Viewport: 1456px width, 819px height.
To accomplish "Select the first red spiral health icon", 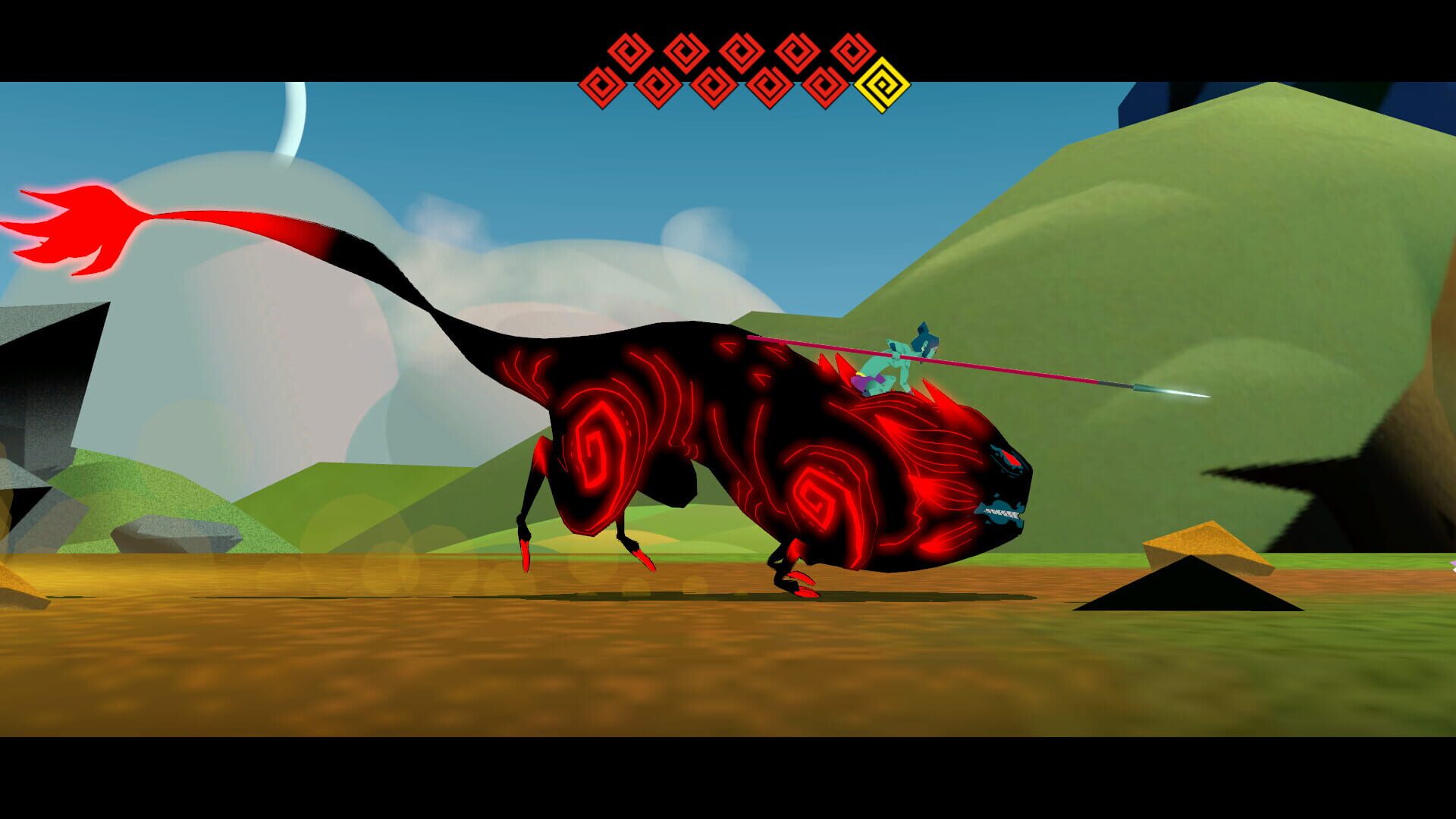I will click(629, 52).
